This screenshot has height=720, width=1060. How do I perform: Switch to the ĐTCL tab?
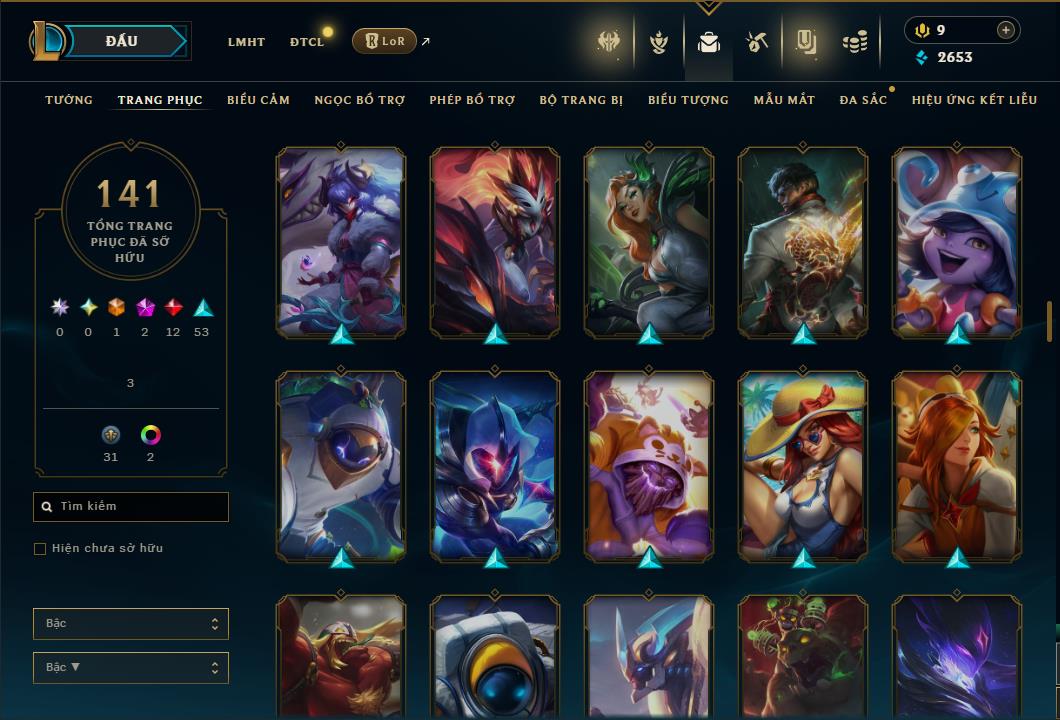coord(307,42)
